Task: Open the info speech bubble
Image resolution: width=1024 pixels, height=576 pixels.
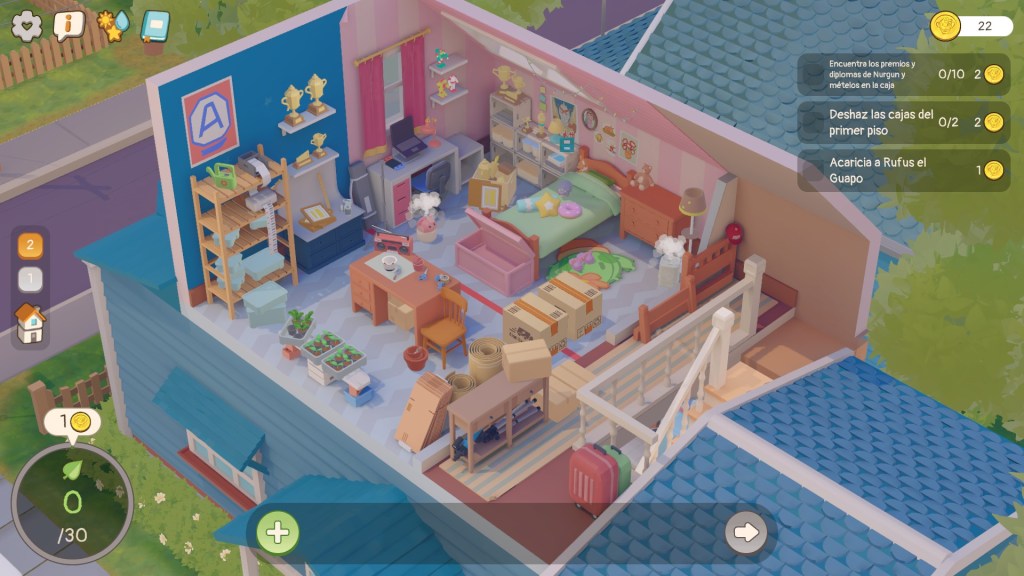Action: (68, 25)
